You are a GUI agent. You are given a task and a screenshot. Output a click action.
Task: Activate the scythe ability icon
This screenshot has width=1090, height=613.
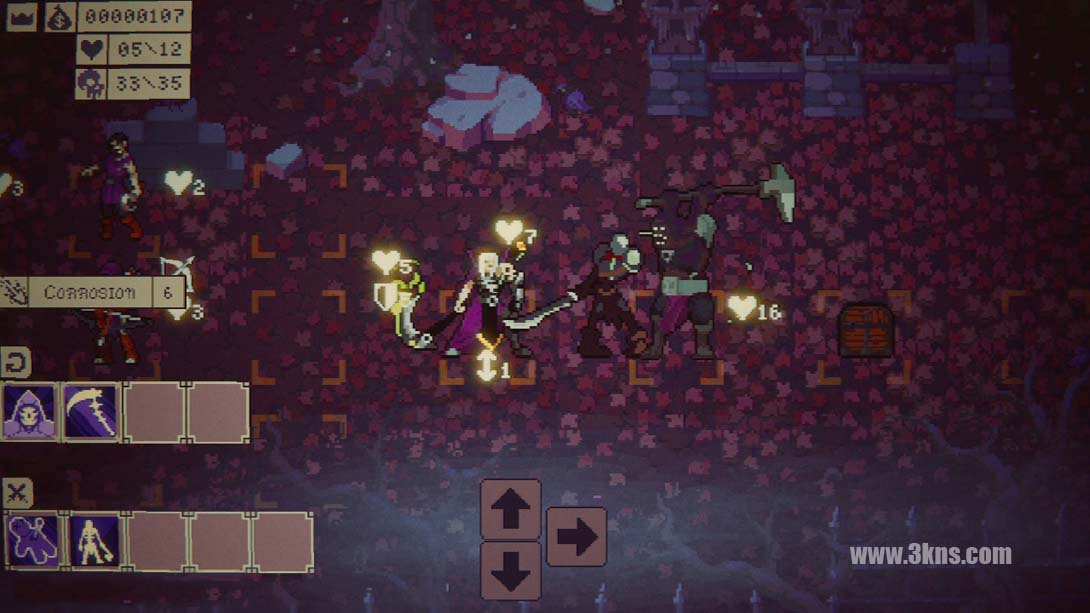91,412
